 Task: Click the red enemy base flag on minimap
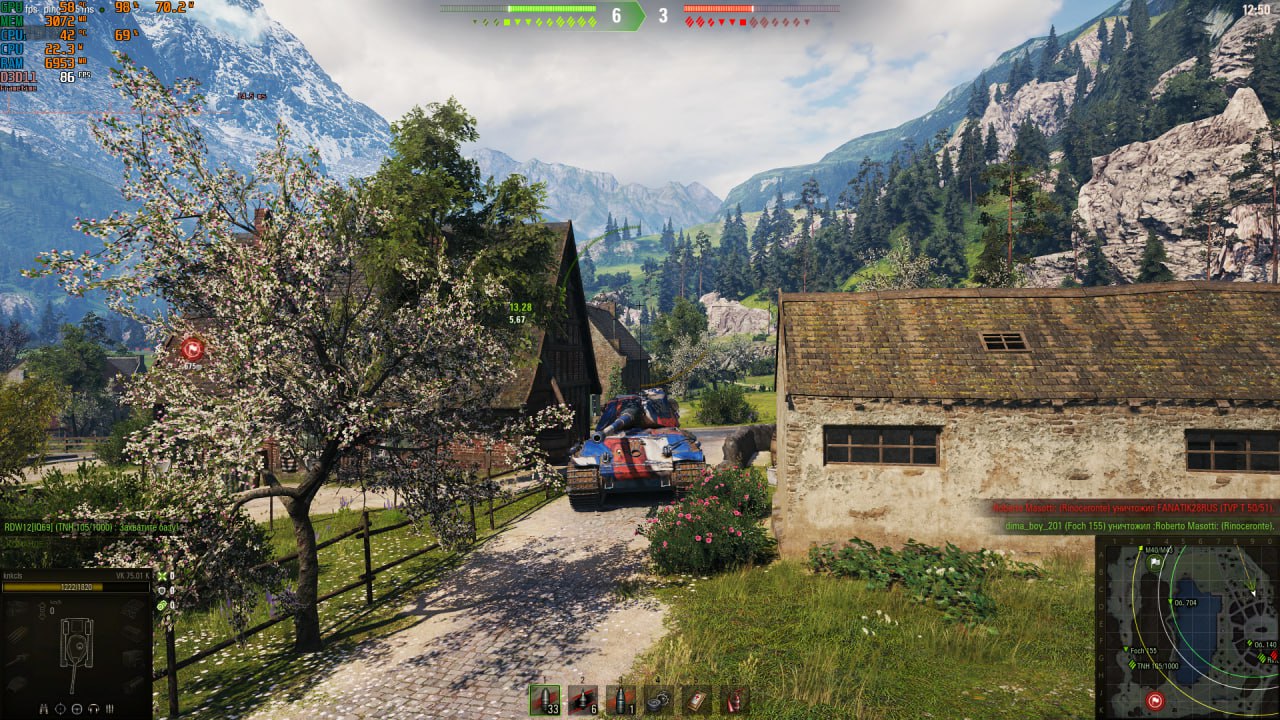pos(1155,699)
